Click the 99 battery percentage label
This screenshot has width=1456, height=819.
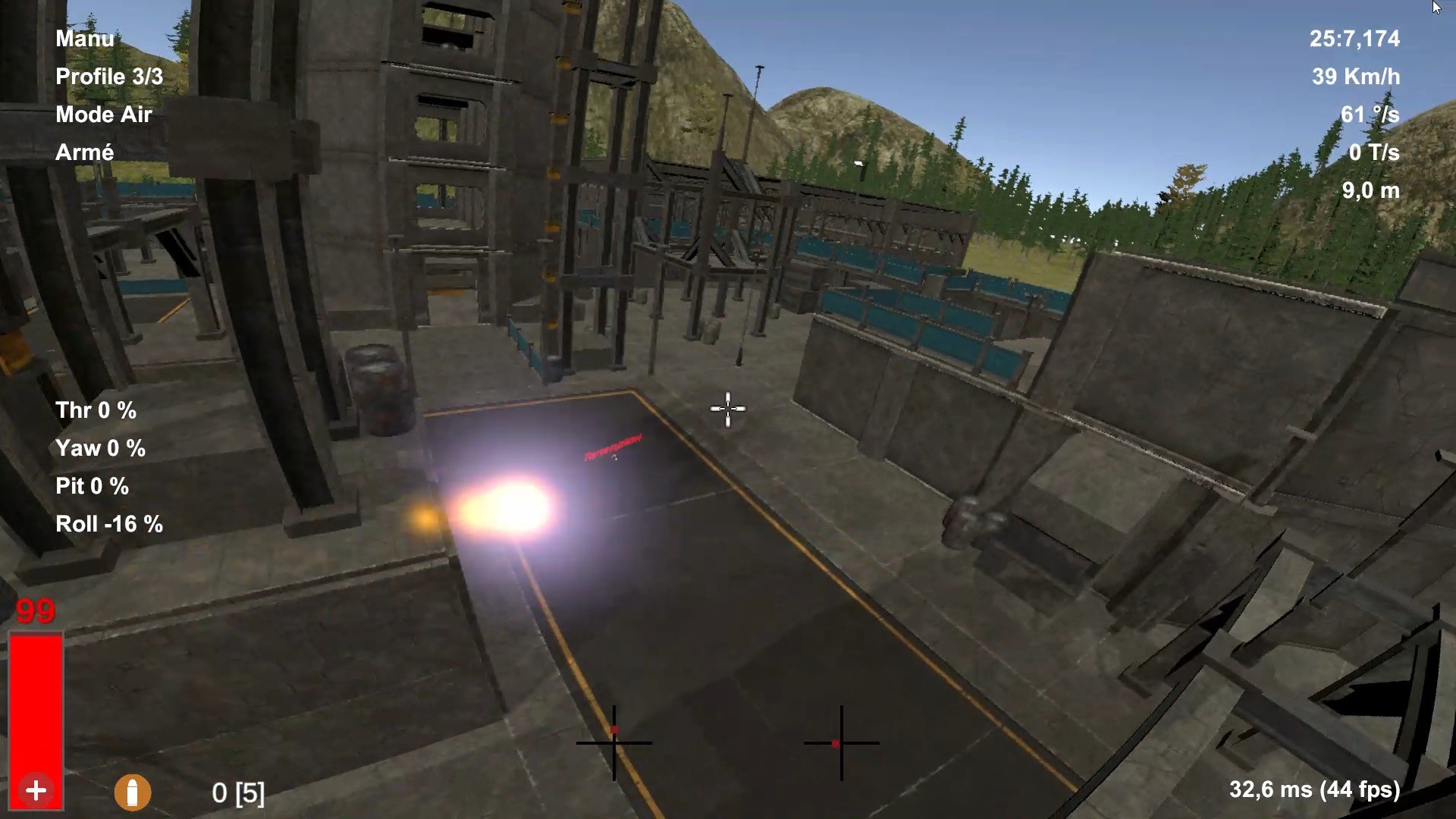(x=33, y=610)
